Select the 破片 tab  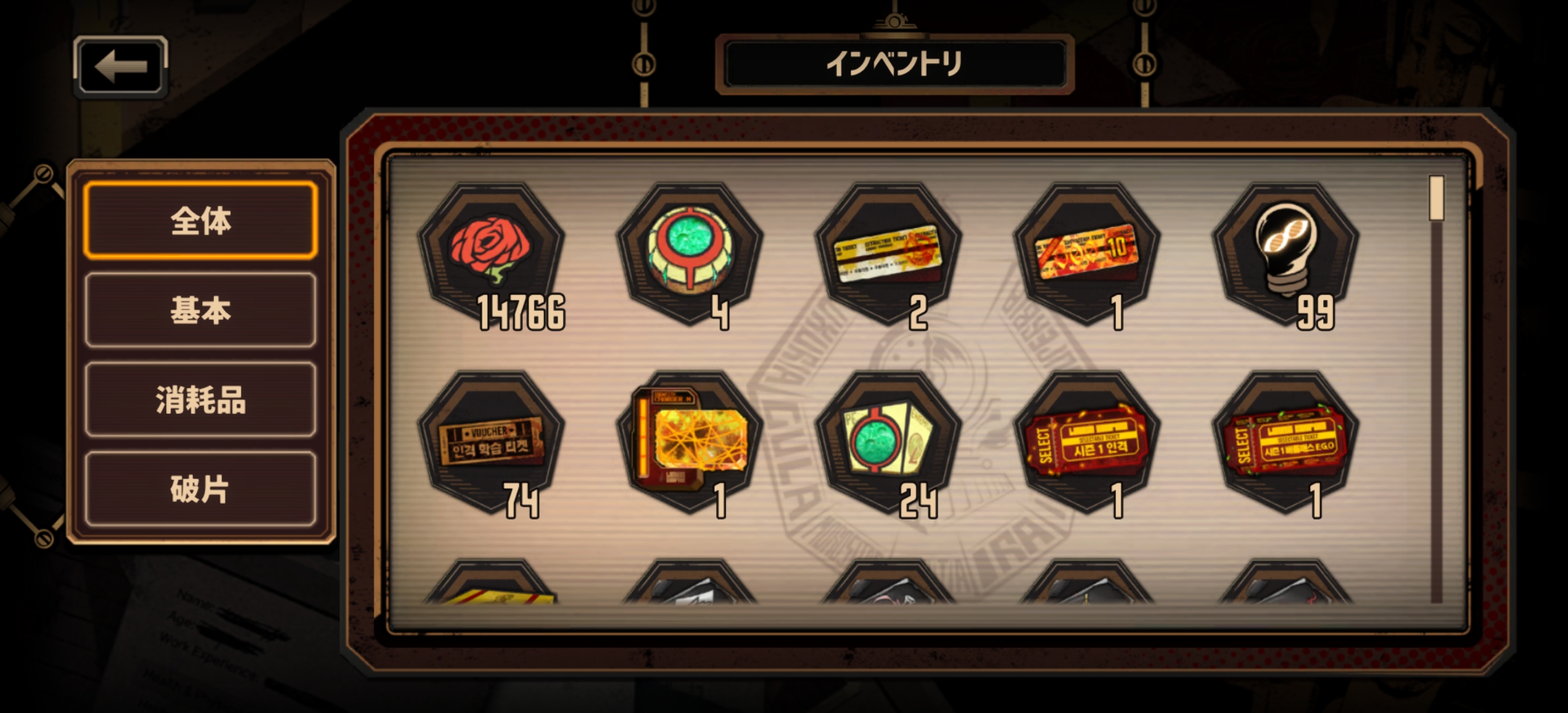click(x=201, y=489)
